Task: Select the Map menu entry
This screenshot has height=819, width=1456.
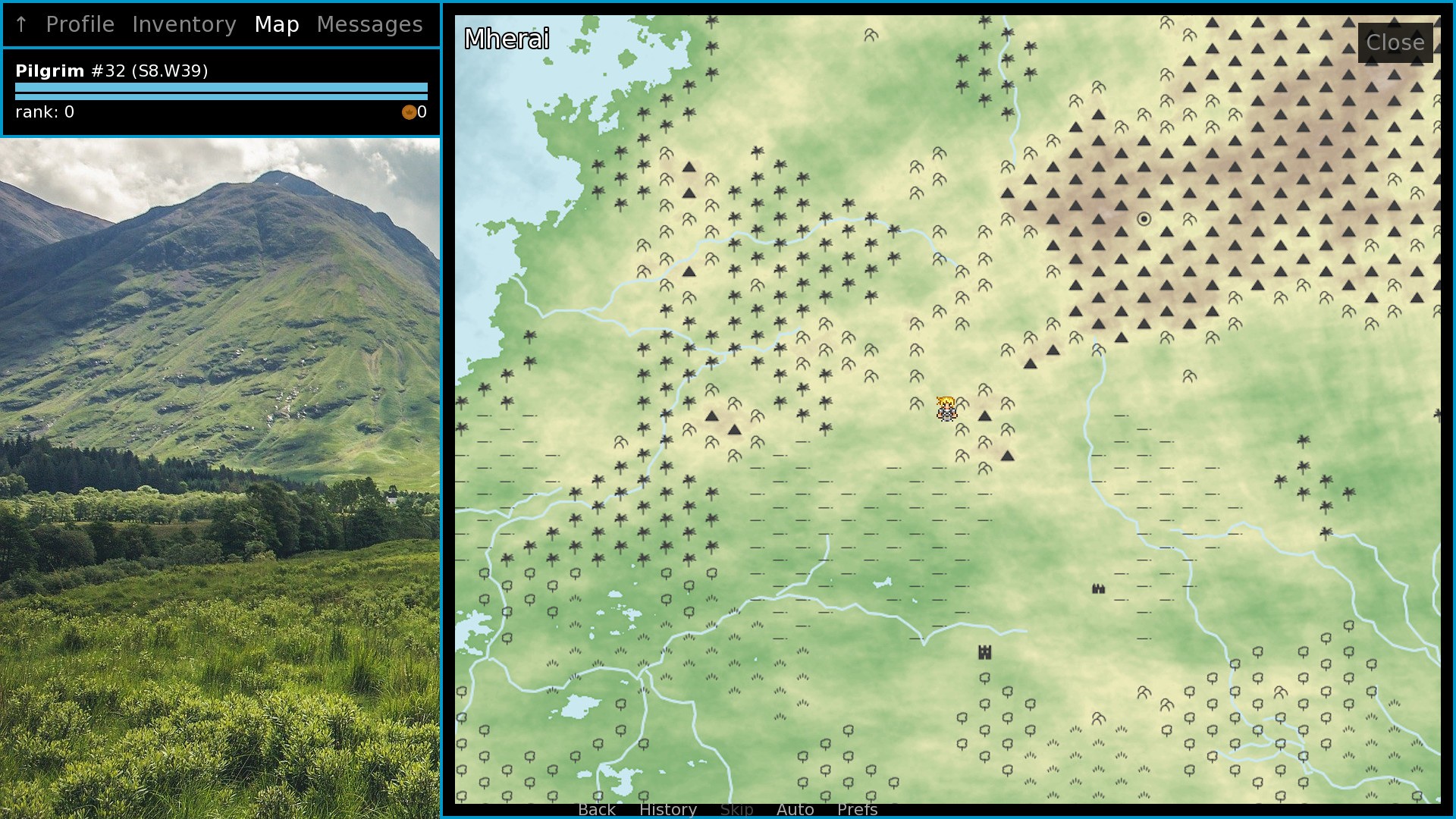Action: [x=277, y=24]
